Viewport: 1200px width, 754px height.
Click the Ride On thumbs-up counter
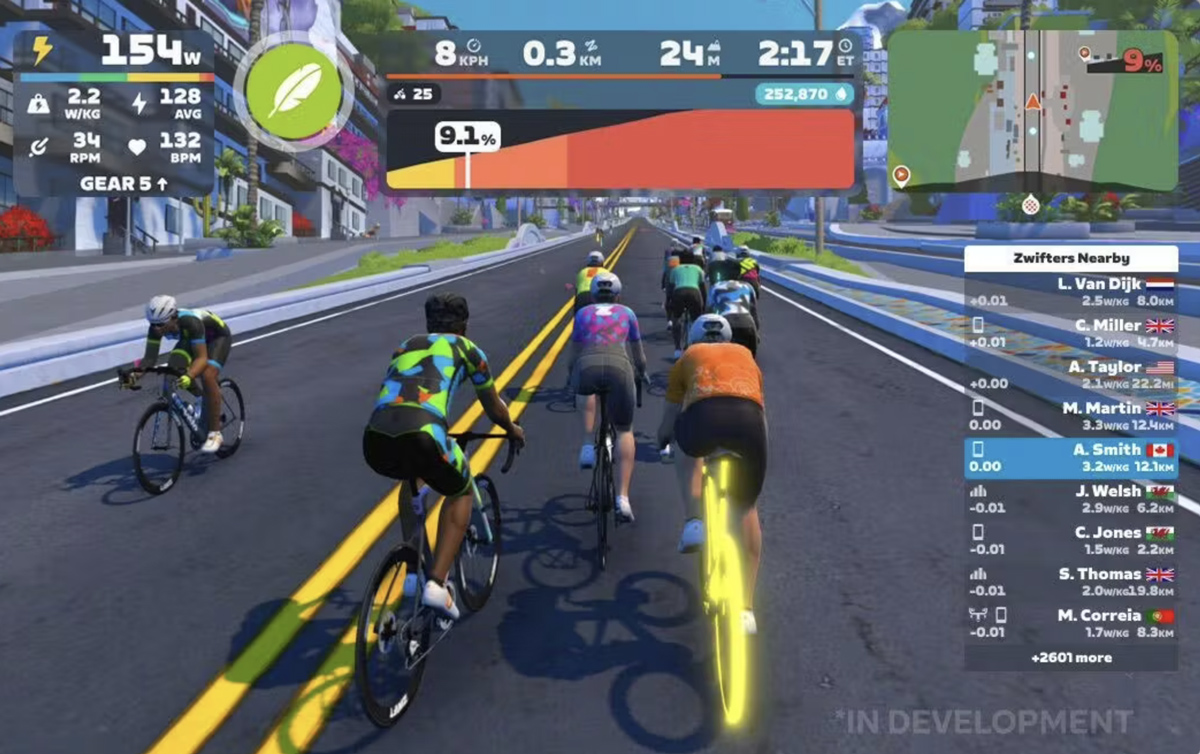point(414,94)
